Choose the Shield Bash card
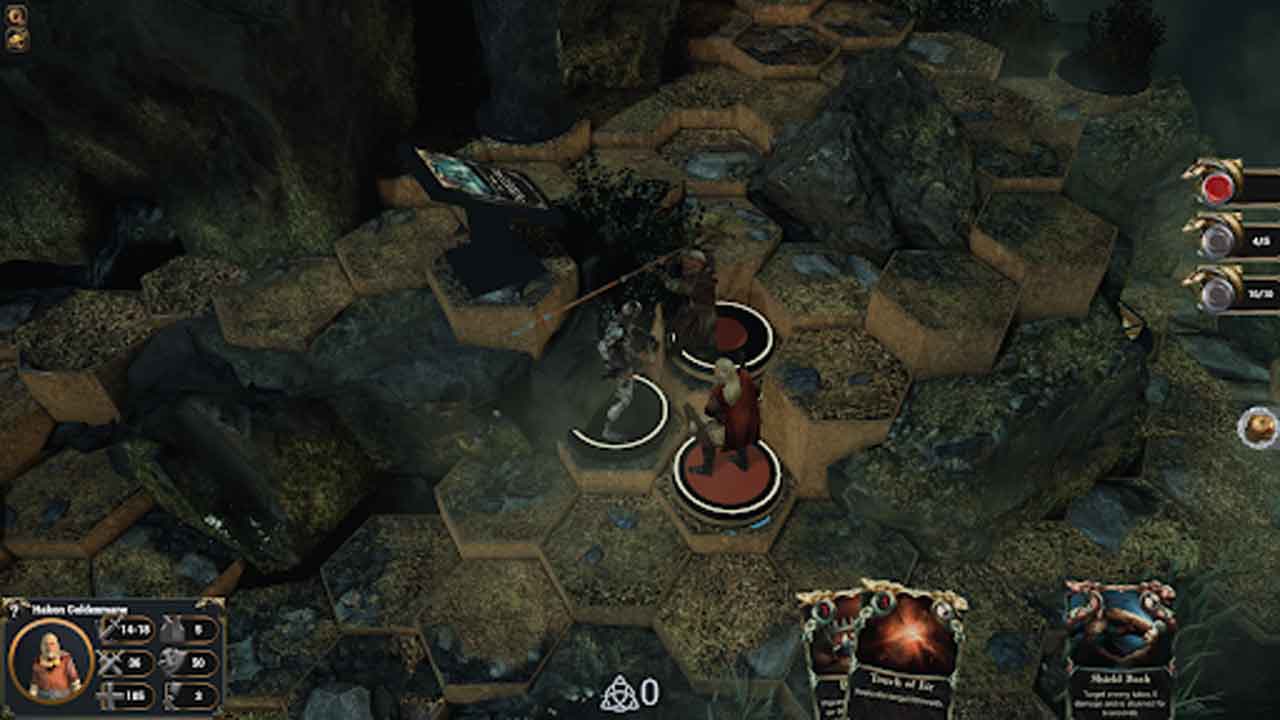Viewport: 1280px width, 720px height. click(1118, 650)
